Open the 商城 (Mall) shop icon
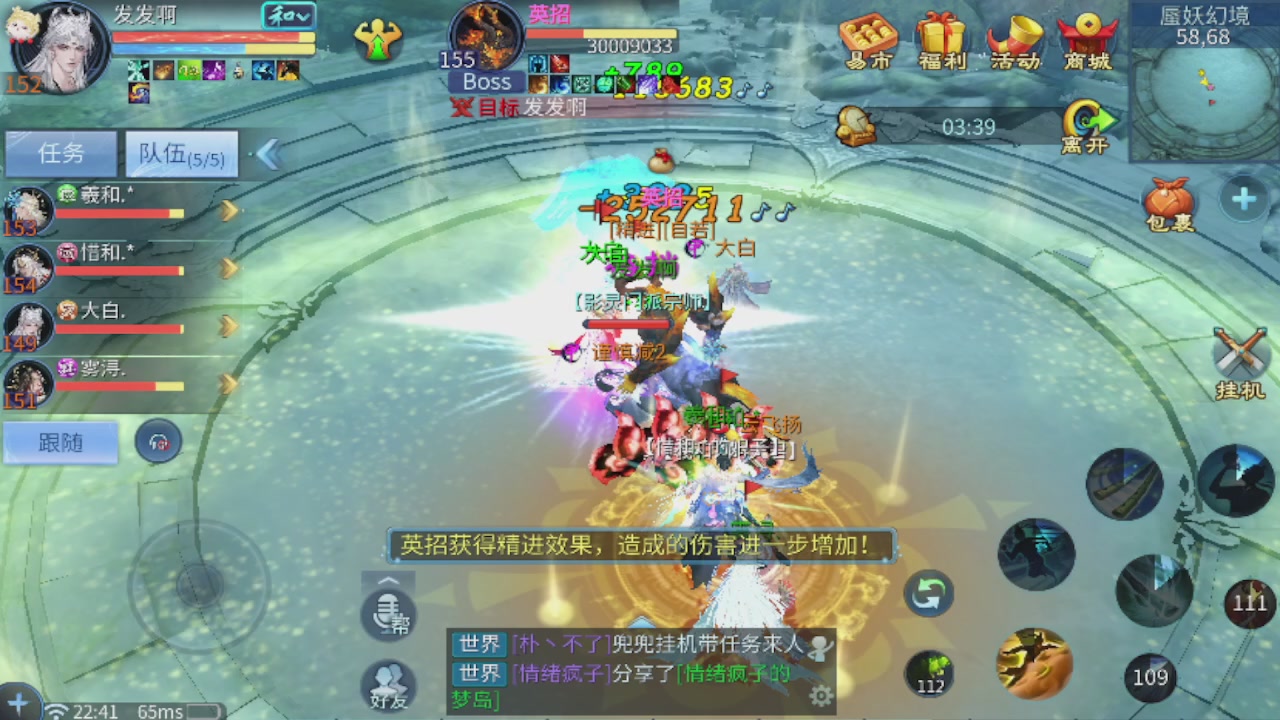1280x720 pixels. 1089,40
